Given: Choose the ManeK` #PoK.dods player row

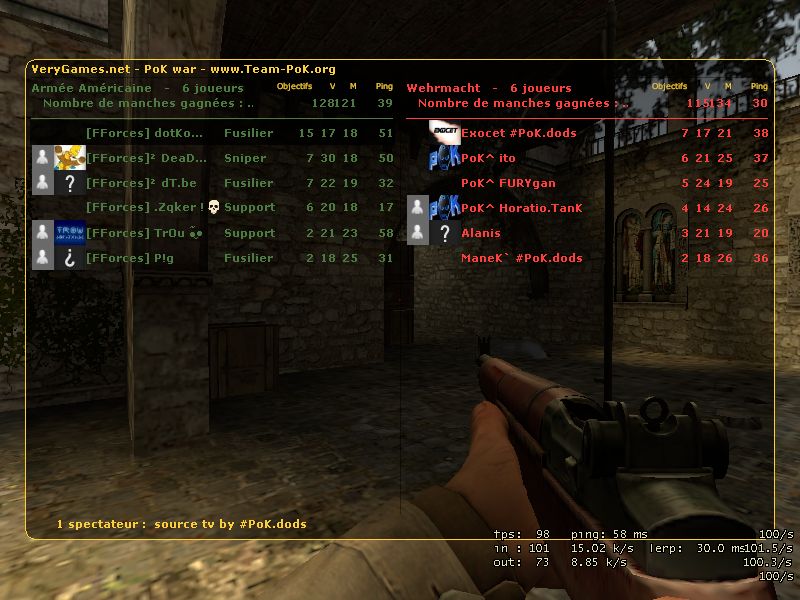Looking at the screenshot, I should click(521, 258).
